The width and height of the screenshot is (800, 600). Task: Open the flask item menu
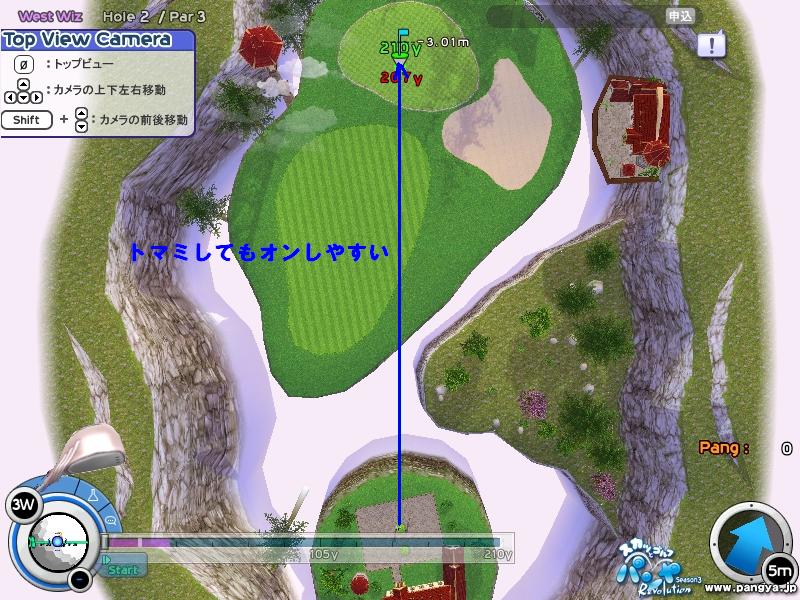(92, 496)
